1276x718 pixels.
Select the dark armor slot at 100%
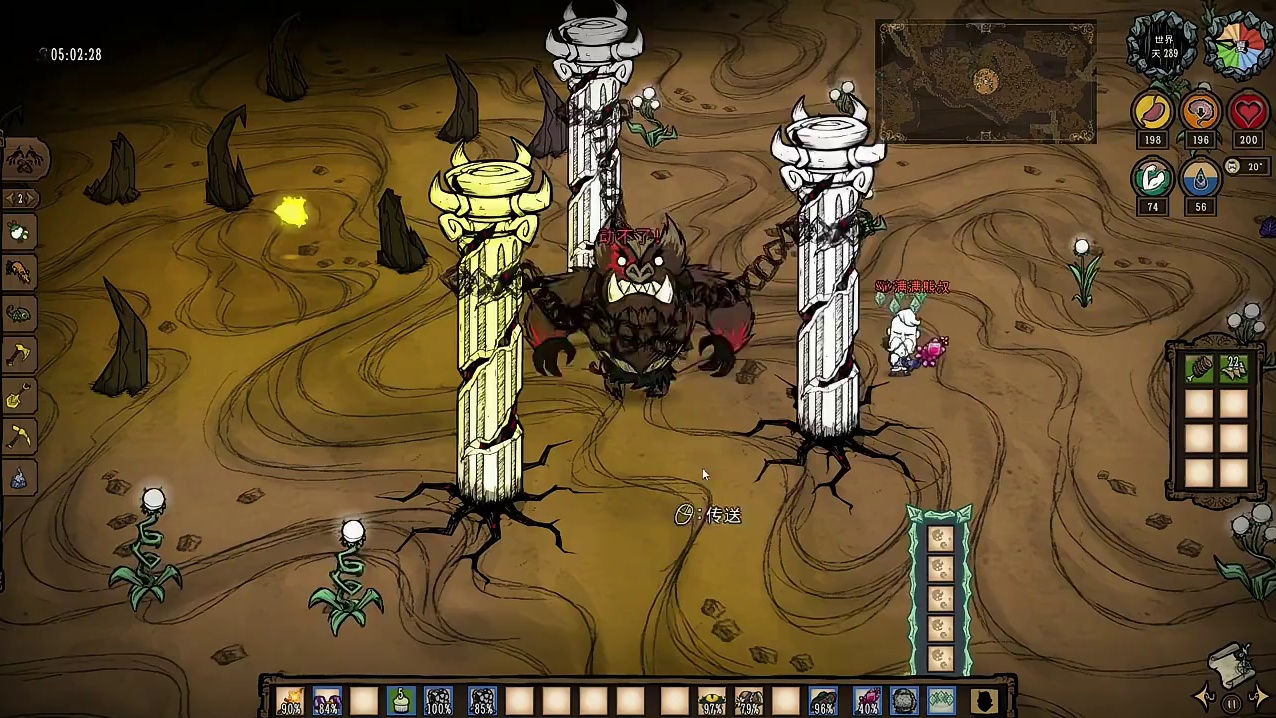(438, 700)
